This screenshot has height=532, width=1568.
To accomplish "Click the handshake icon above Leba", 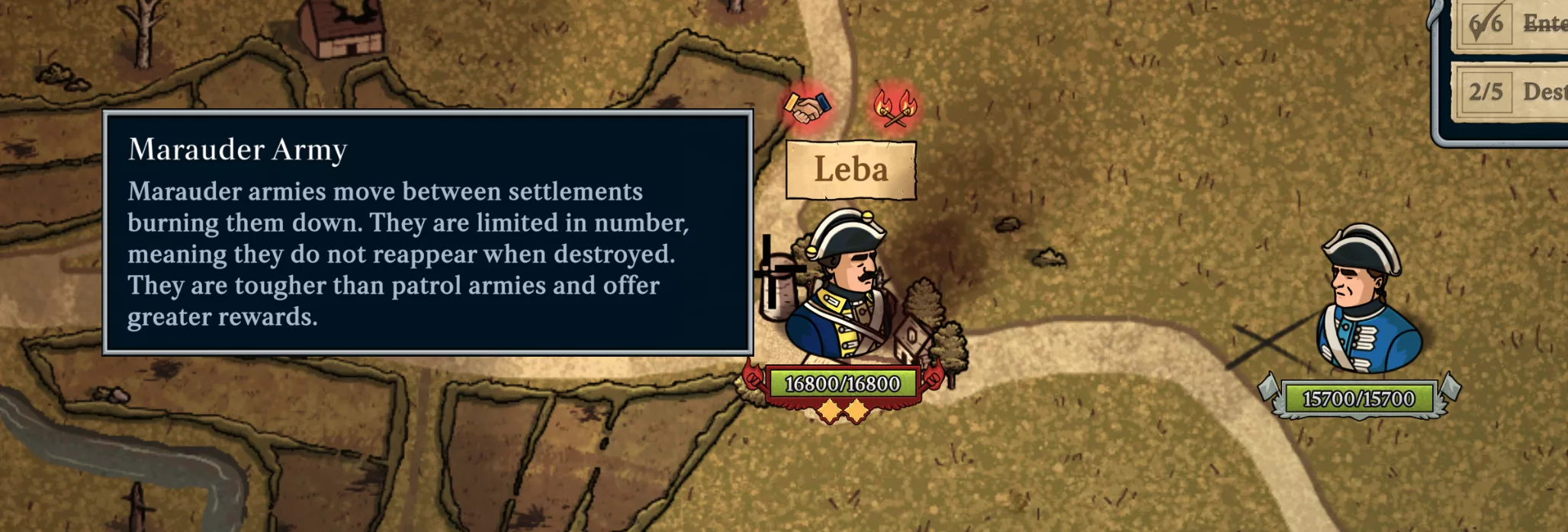I will click(807, 107).
